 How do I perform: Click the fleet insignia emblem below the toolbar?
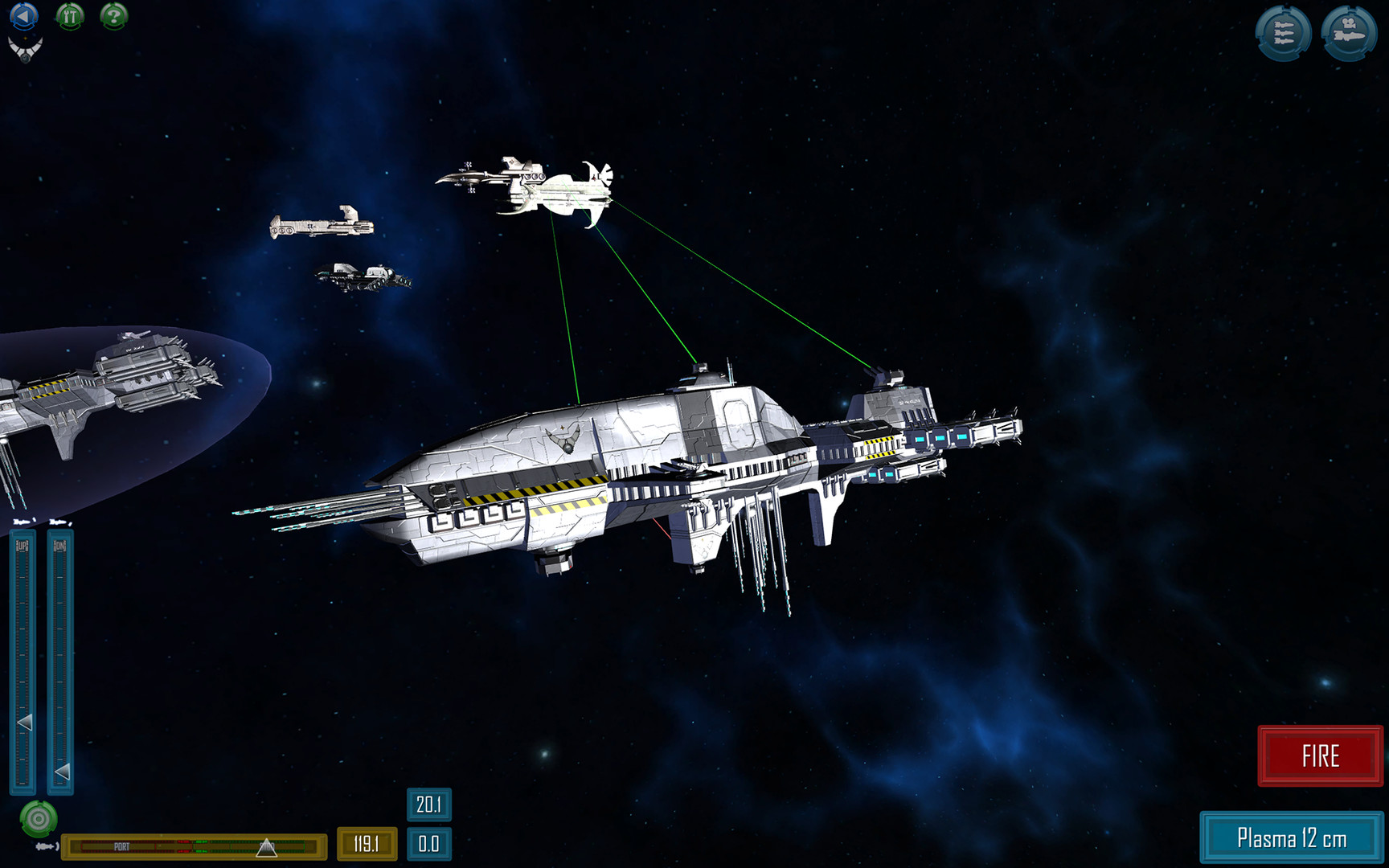point(24,50)
